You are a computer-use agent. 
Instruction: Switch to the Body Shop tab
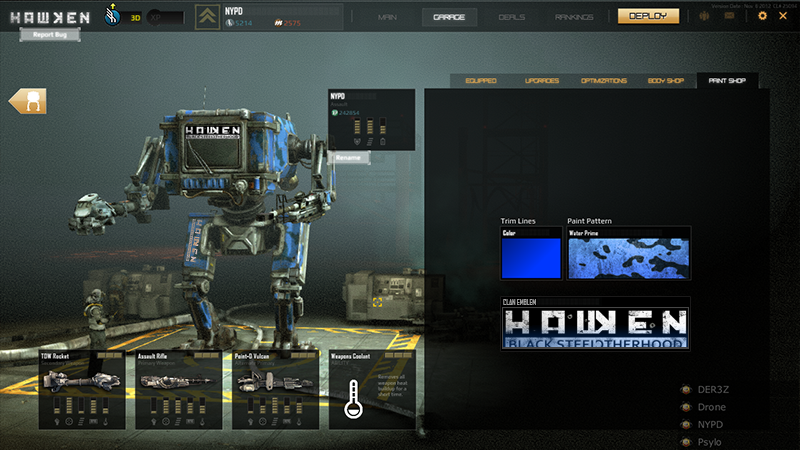(x=665, y=80)
